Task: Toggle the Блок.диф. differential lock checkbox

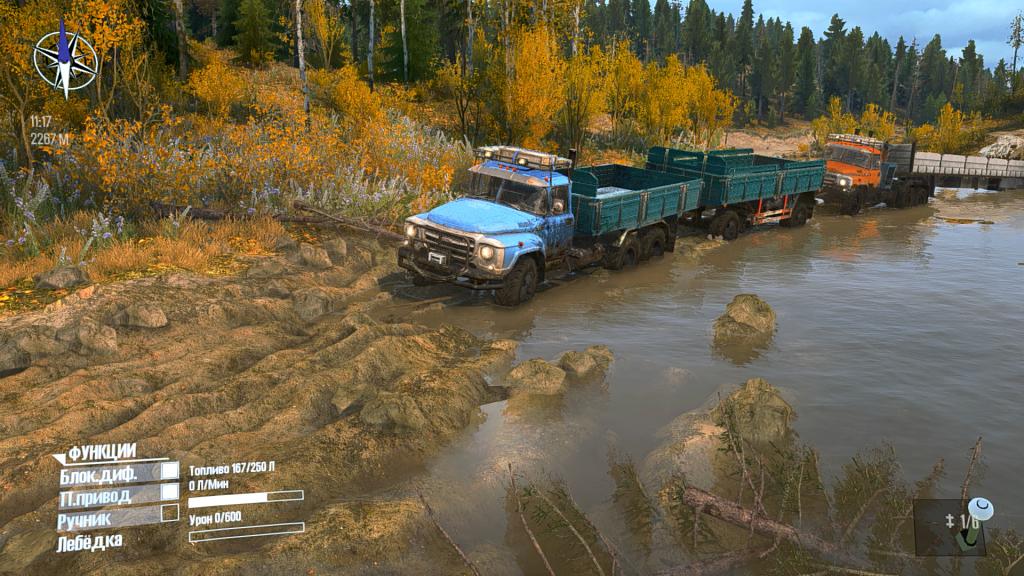Action: pyautogui.click(x=170, y=471)
